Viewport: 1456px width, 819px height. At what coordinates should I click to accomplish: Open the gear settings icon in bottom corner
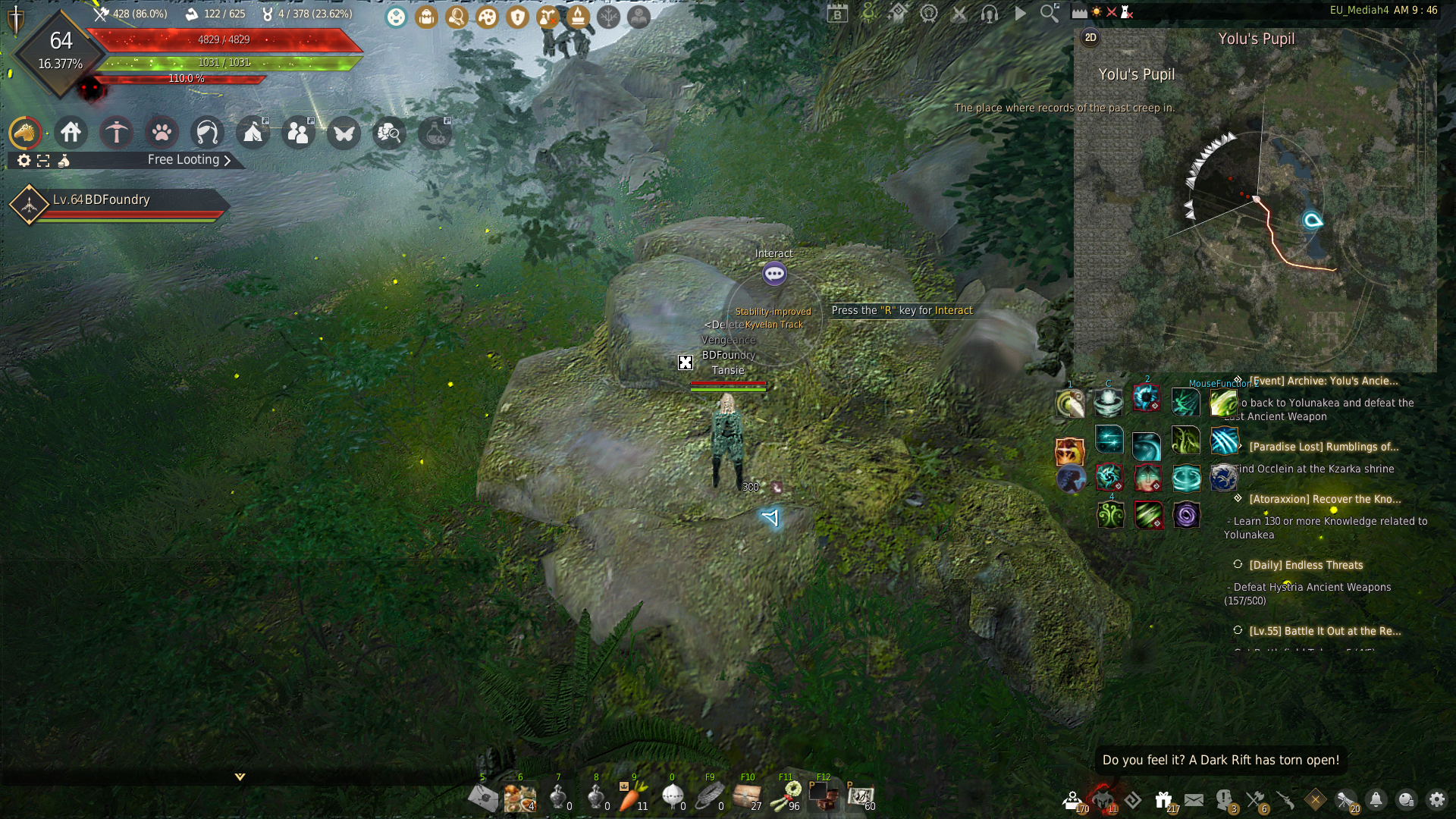tap(1436, 800)
